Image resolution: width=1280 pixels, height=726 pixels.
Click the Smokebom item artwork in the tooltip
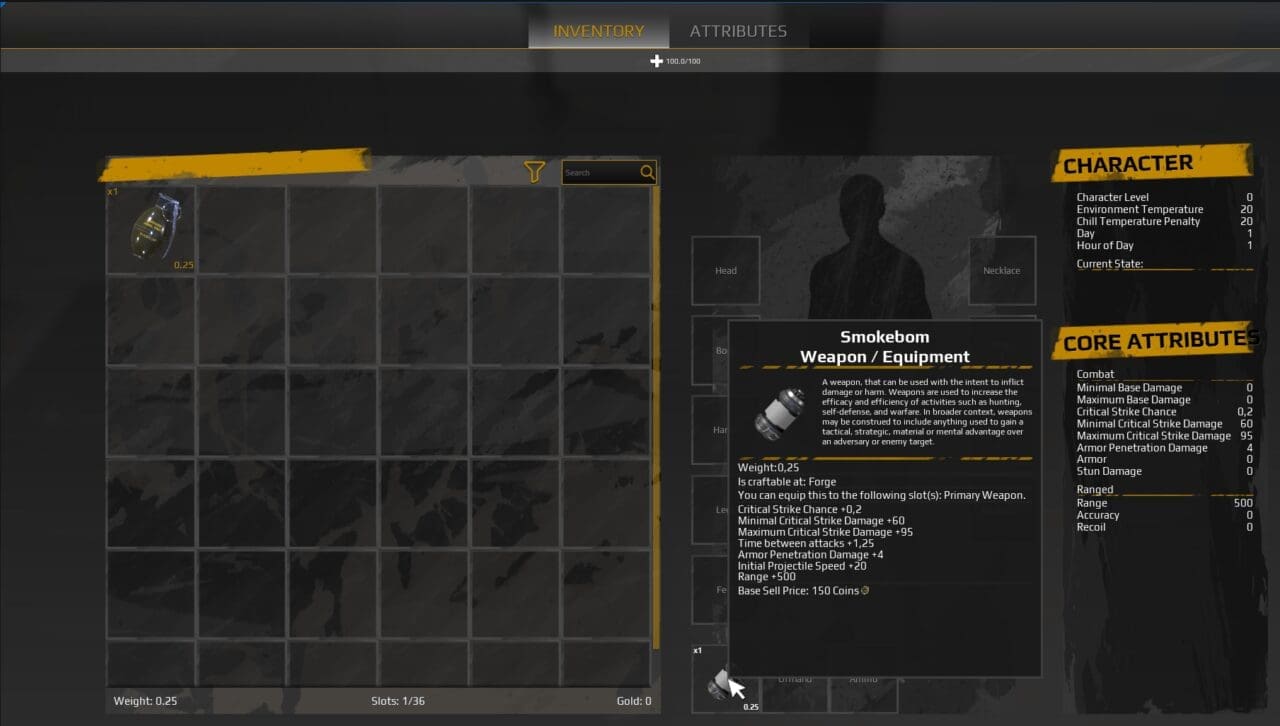click(780, 410)
